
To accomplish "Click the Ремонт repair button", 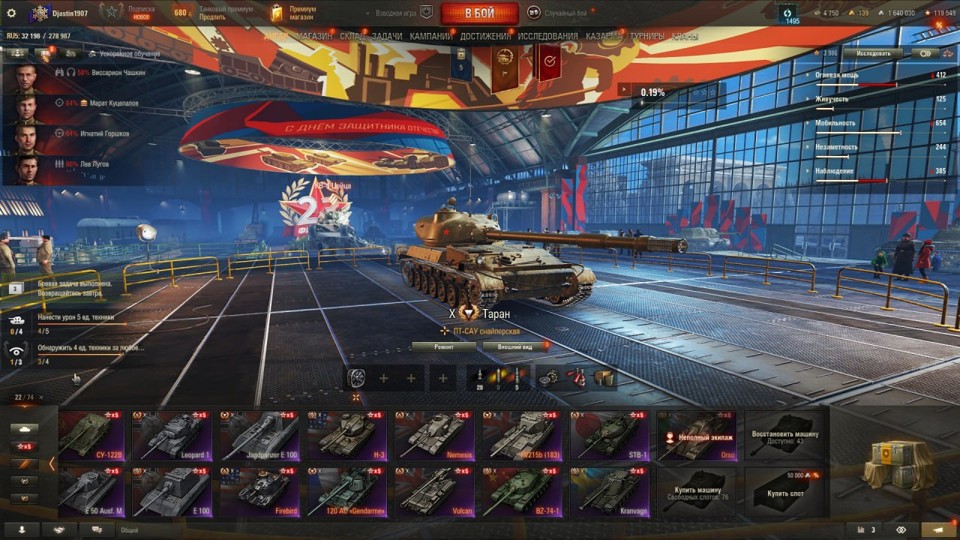I will coord(441,346).
